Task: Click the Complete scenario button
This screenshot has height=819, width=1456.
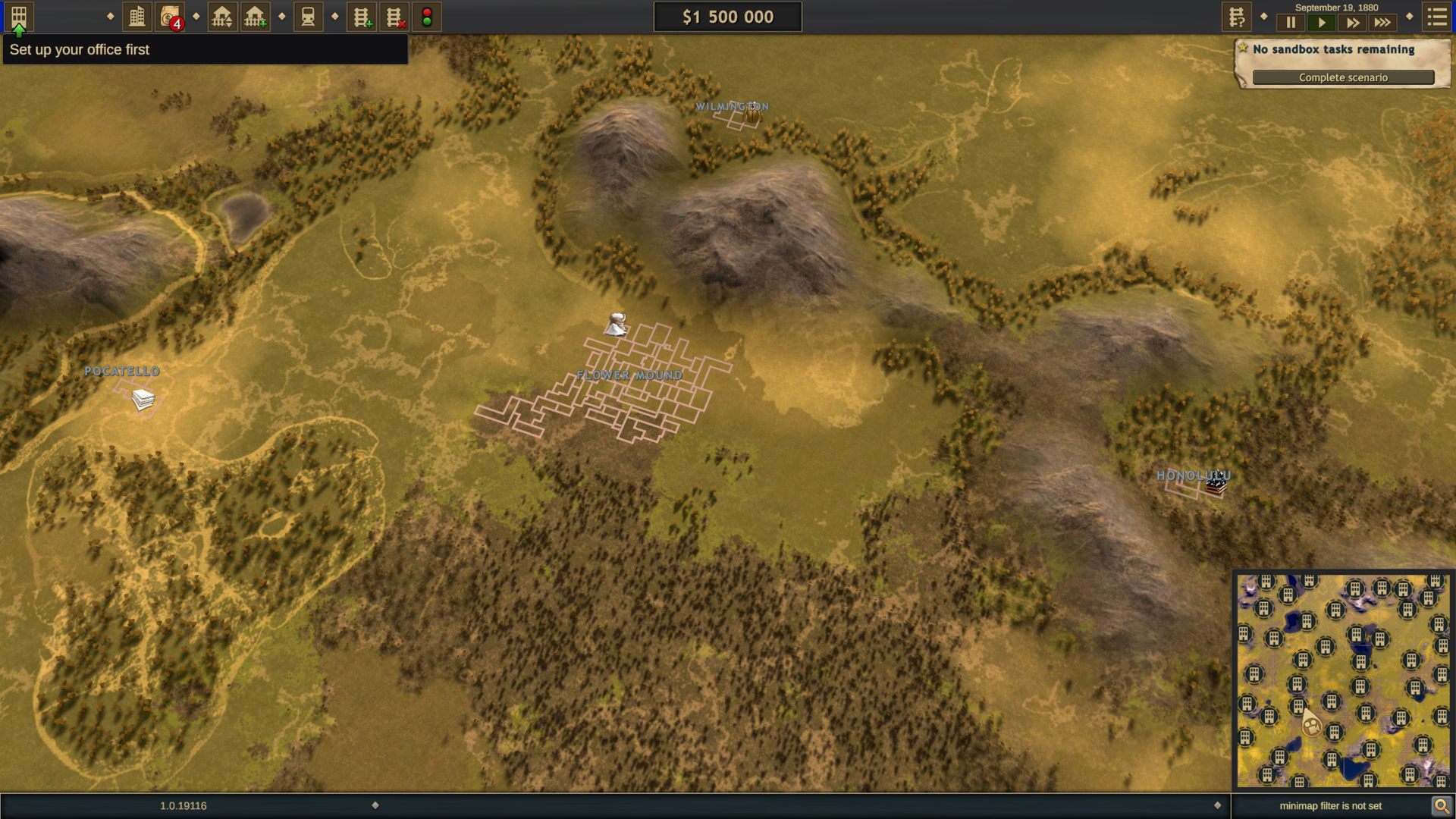Action: tap(1343, 77)
